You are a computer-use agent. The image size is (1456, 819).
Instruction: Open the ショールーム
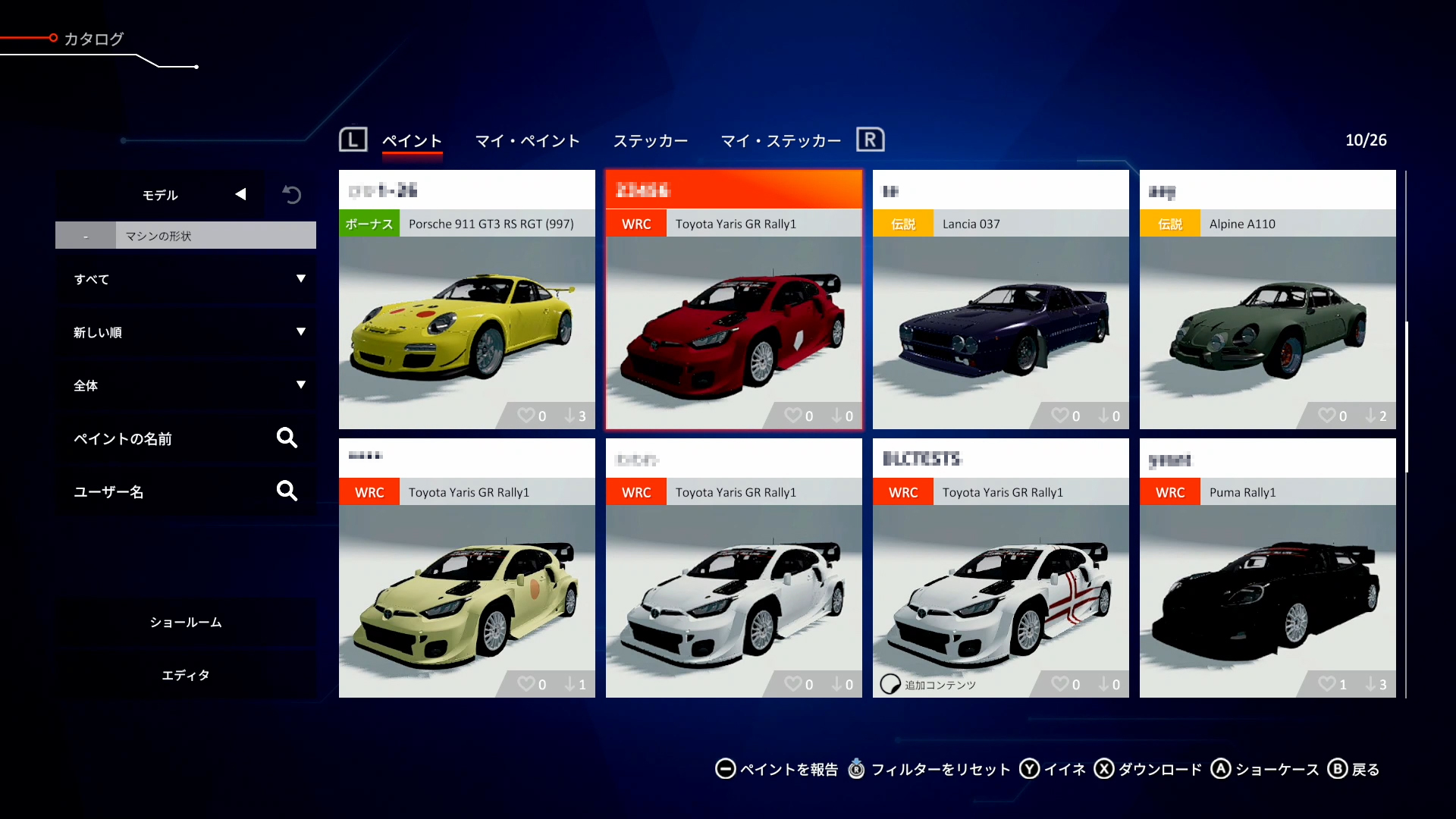pyautogui.click(x=187, y=622)
